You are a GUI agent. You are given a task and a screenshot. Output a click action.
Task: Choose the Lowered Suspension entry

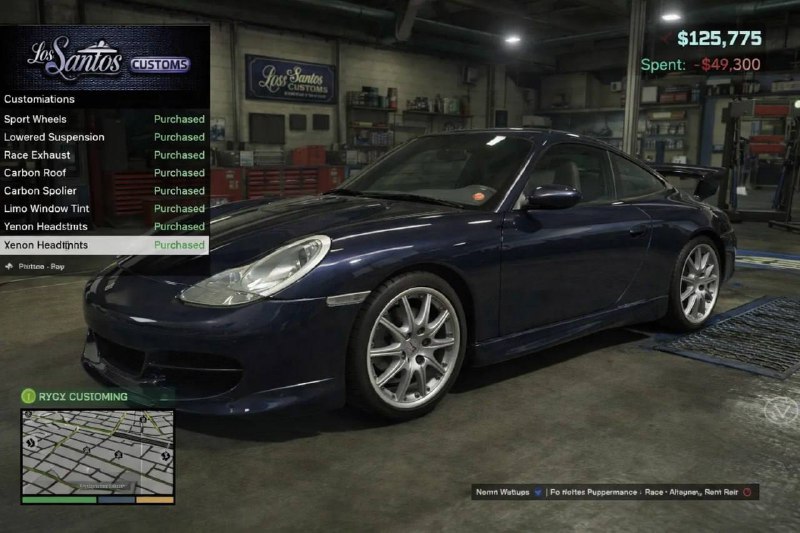click(104, 137)
